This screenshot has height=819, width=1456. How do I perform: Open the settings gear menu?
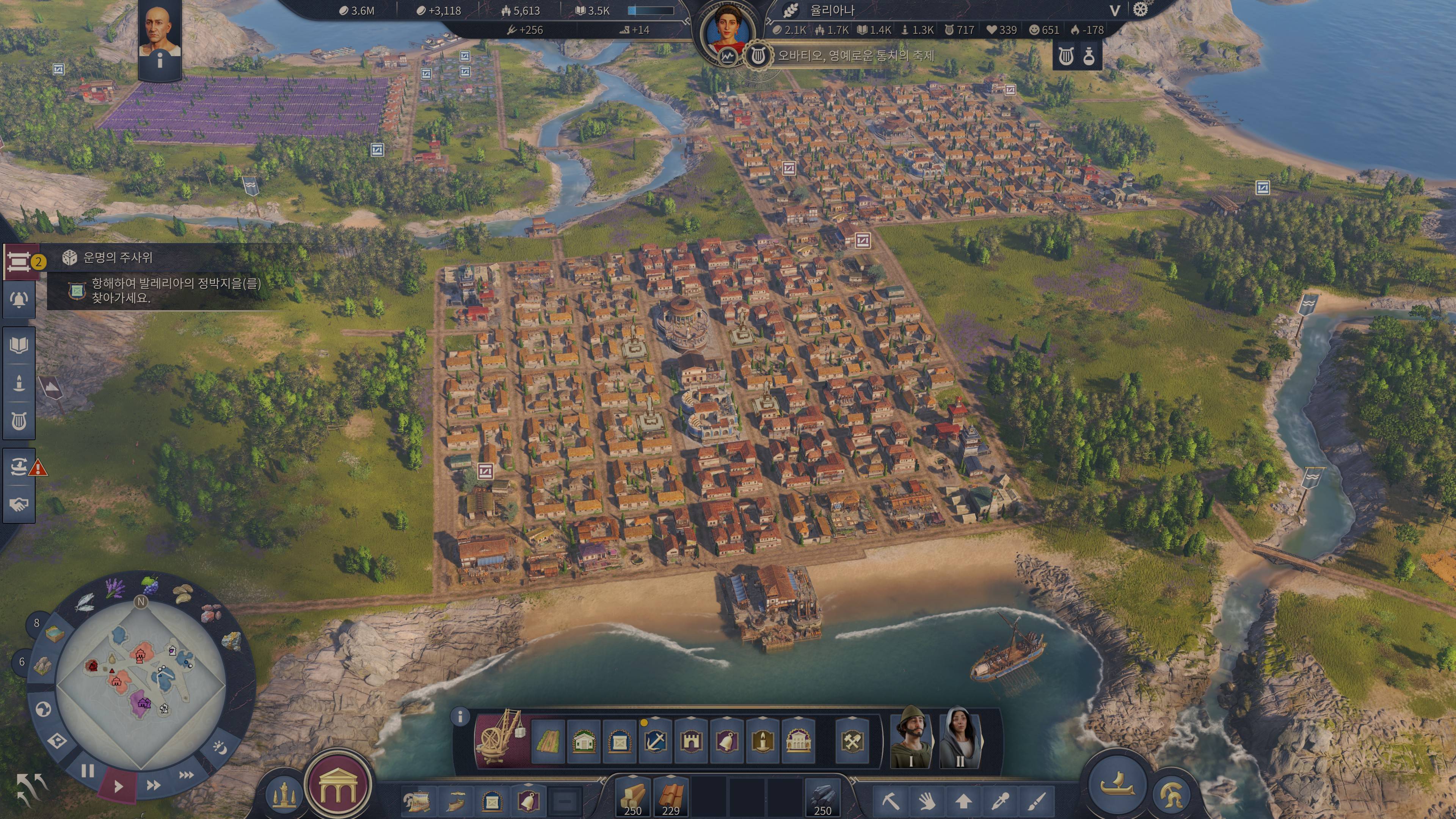tap(1141, 10)
